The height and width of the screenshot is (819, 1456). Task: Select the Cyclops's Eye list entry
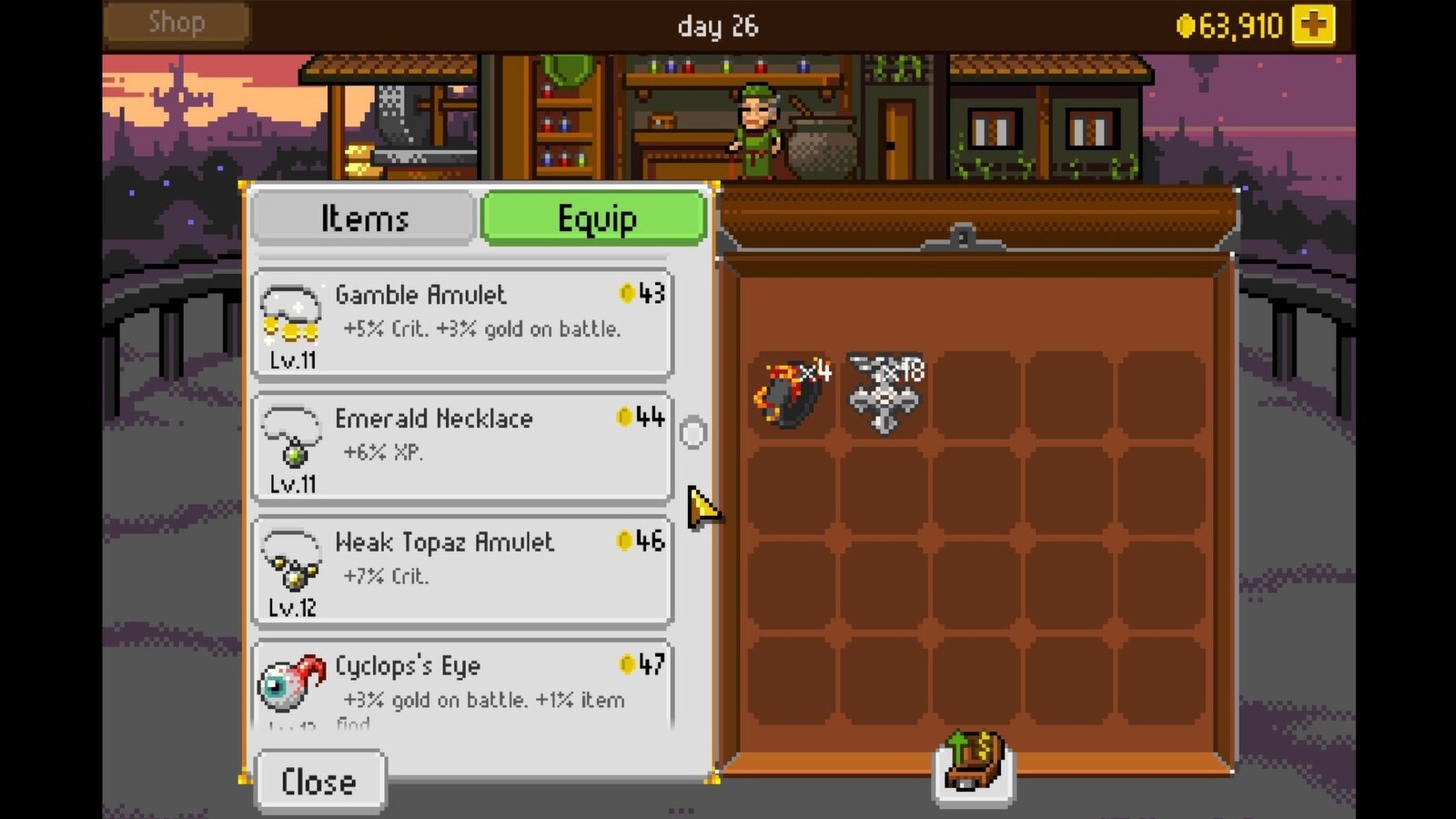coord(462,682)
